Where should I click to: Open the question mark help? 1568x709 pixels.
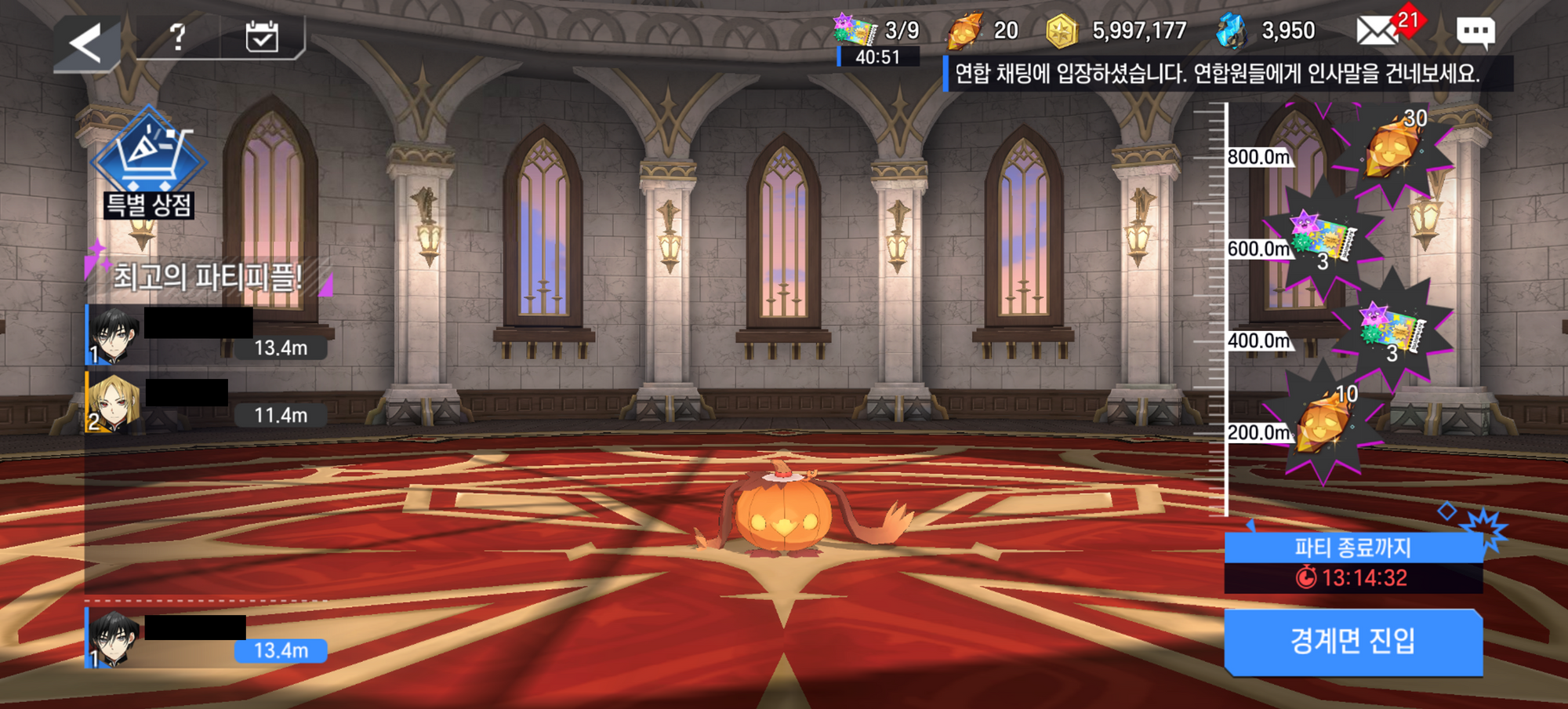coord(179,37)
